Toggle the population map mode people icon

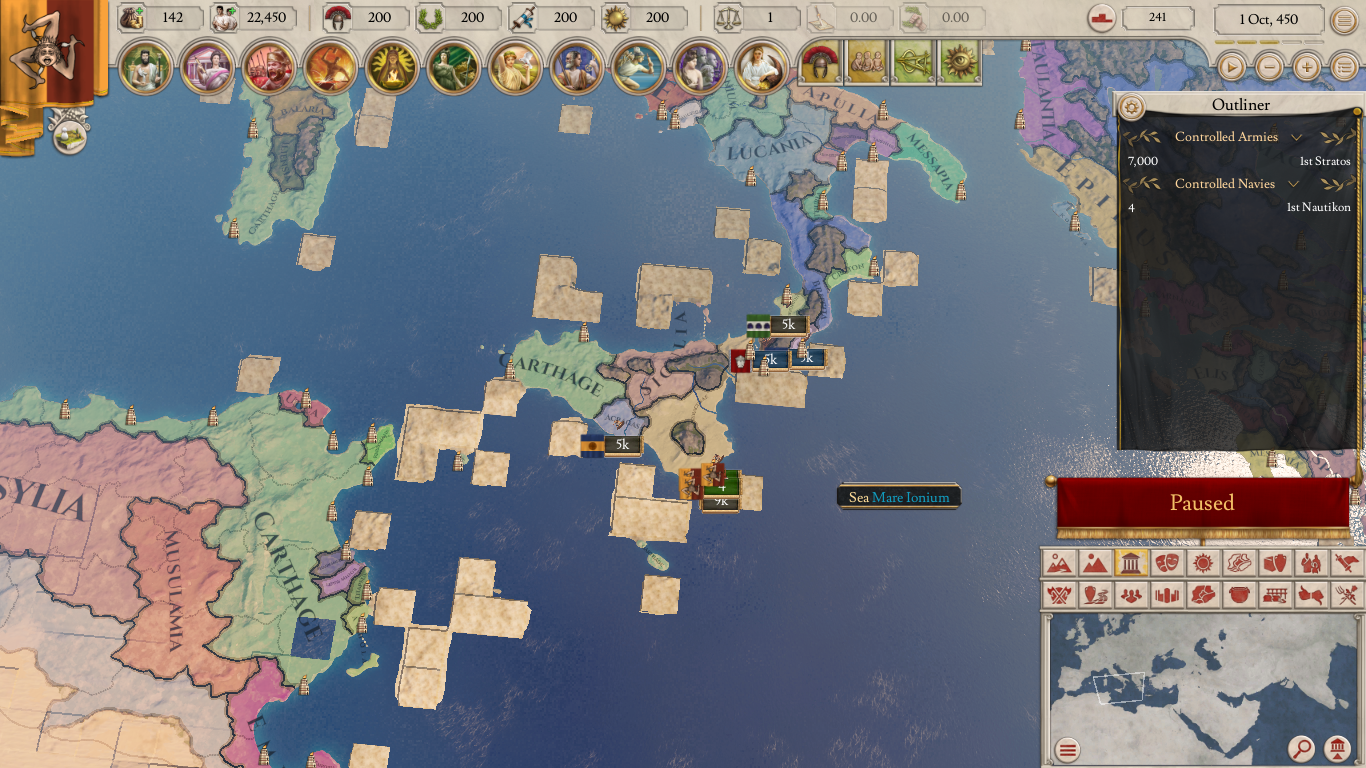[x=1132, y=595]
